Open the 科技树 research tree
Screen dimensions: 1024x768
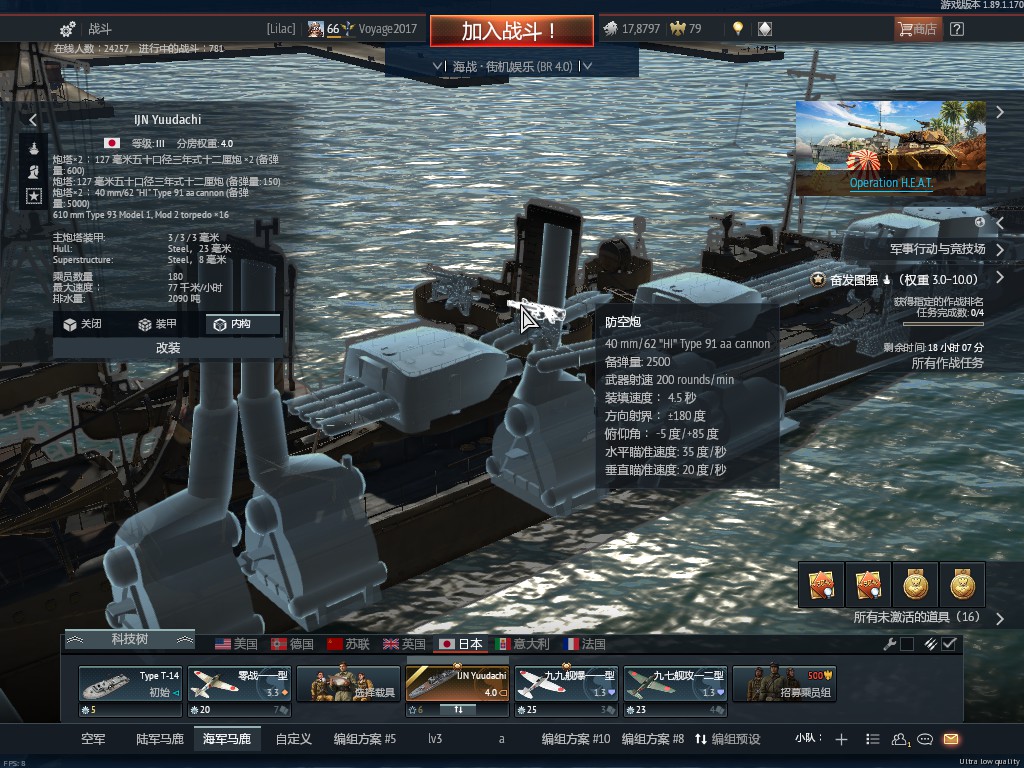(x=129, y=639)
